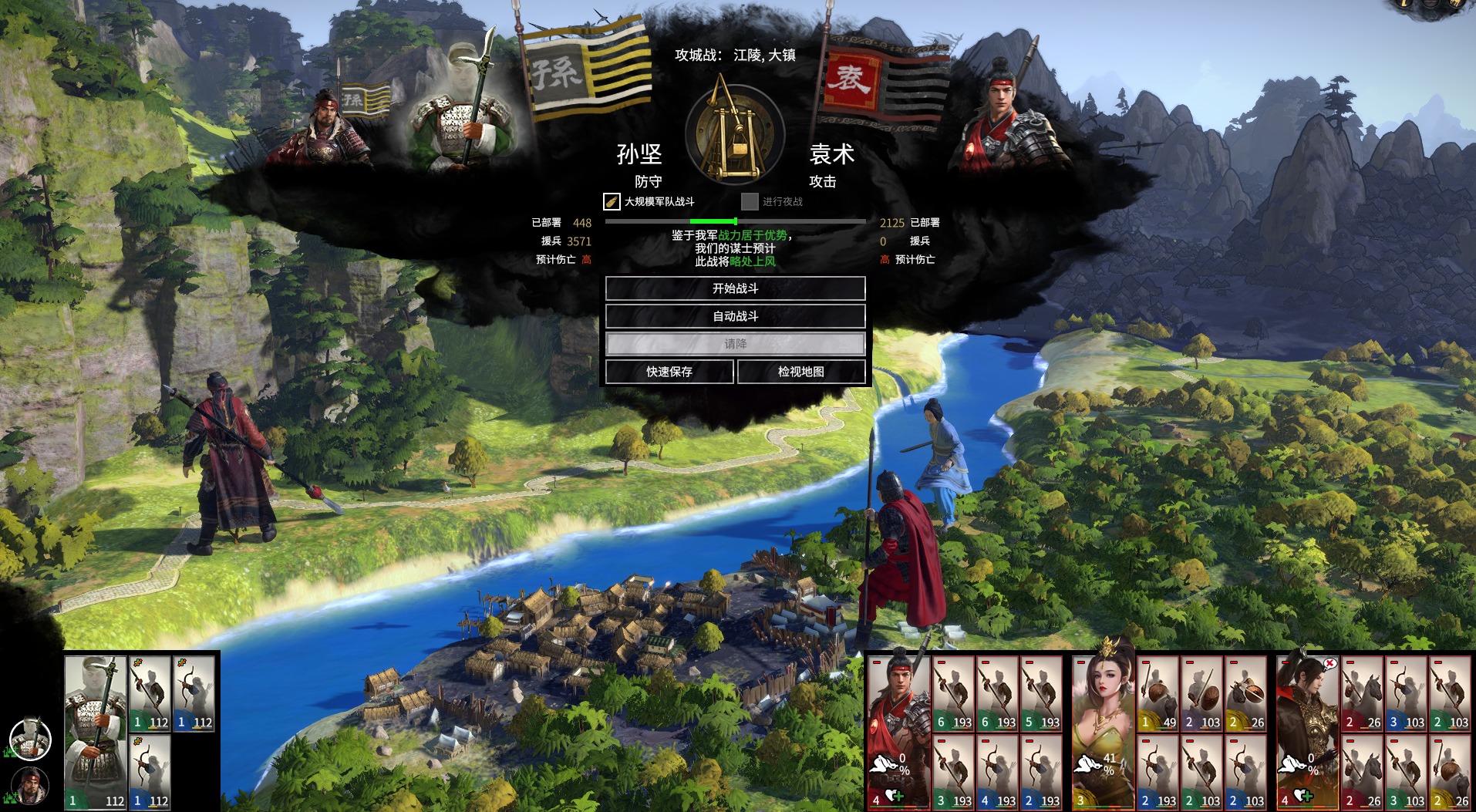Select the top round army portrait icon
Viewport: 1476px width, 812px height.
(30, 739)
